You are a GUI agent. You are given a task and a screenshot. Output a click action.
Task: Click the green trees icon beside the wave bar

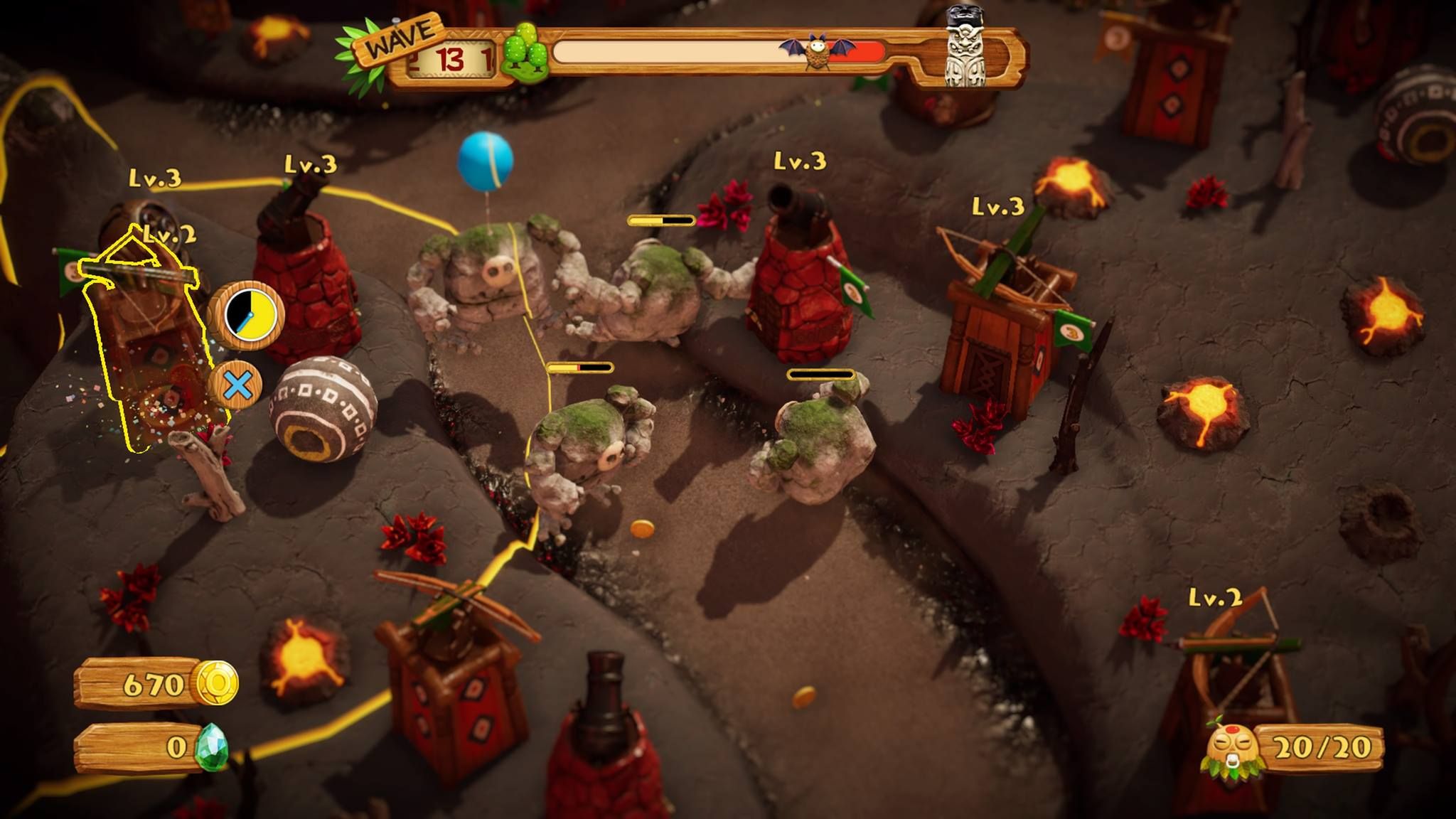525,50
